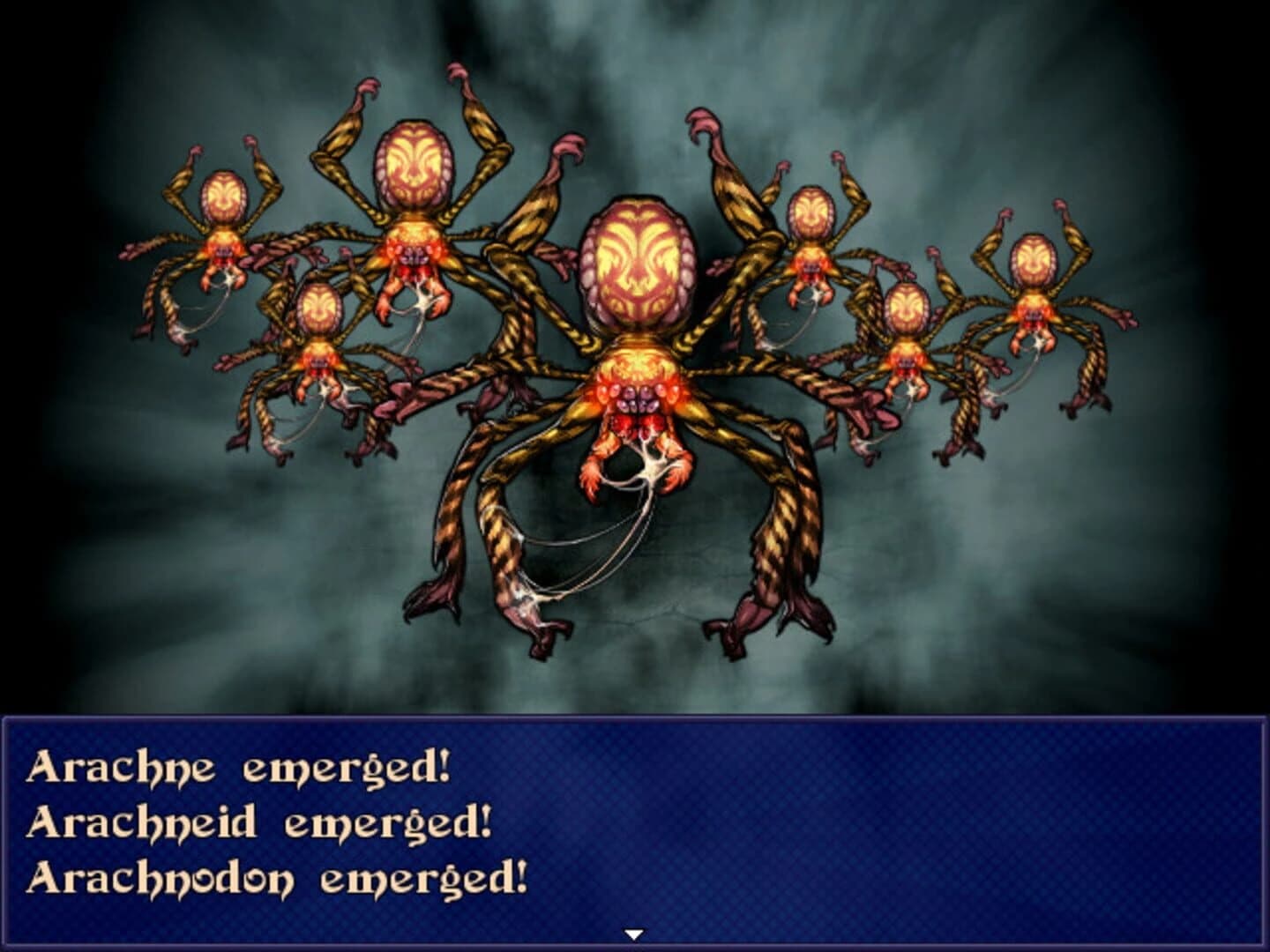Viewport: 1270px width, 952px height.
Task: Click the text 'Arachneid emerged!'
Action: [x=256, y=822]
